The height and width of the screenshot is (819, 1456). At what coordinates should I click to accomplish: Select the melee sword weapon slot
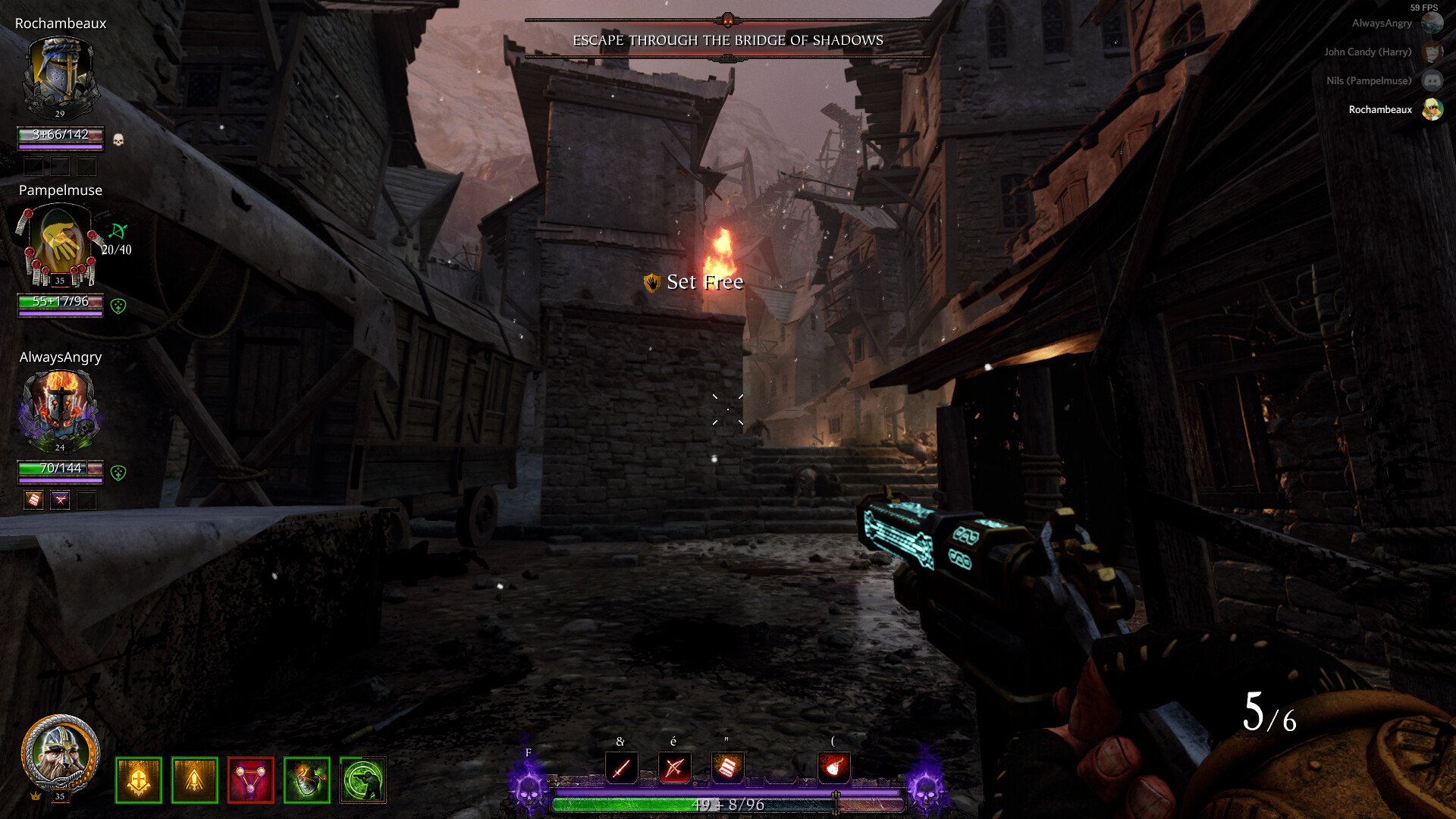pos(621,767)
